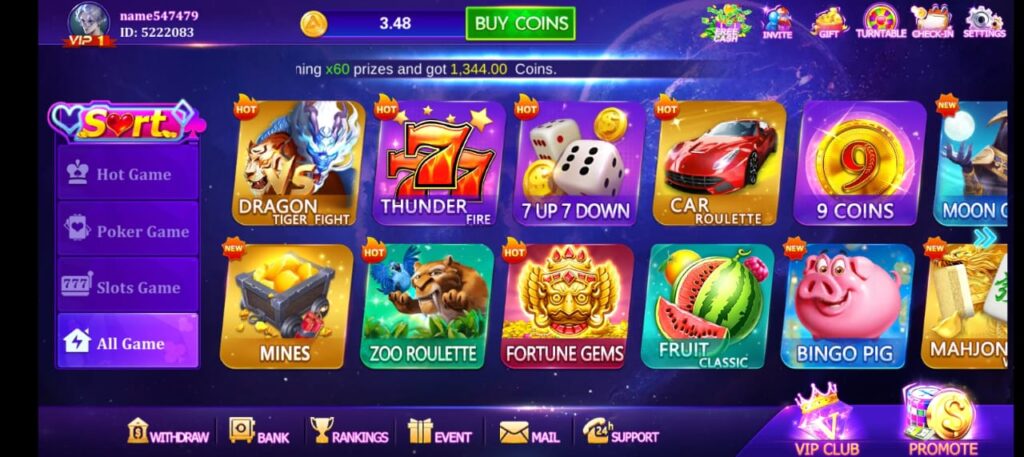1024x457 pixels.
Task: Open the daily Check-In icon
Action: pyautogui.click(x=932, y=21)
